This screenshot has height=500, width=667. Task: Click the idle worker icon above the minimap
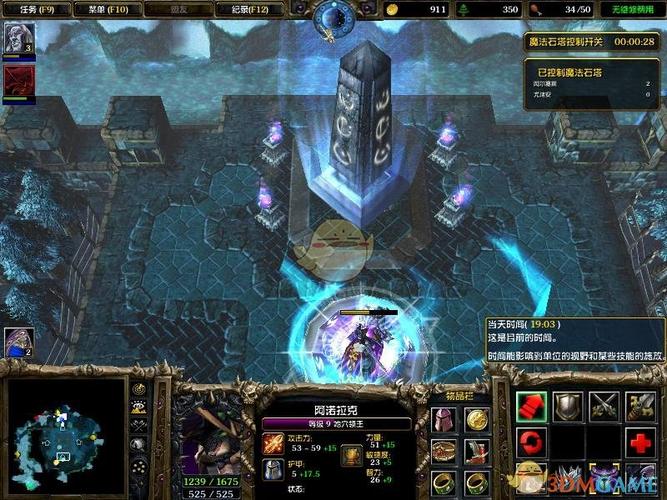pos(18,342)
